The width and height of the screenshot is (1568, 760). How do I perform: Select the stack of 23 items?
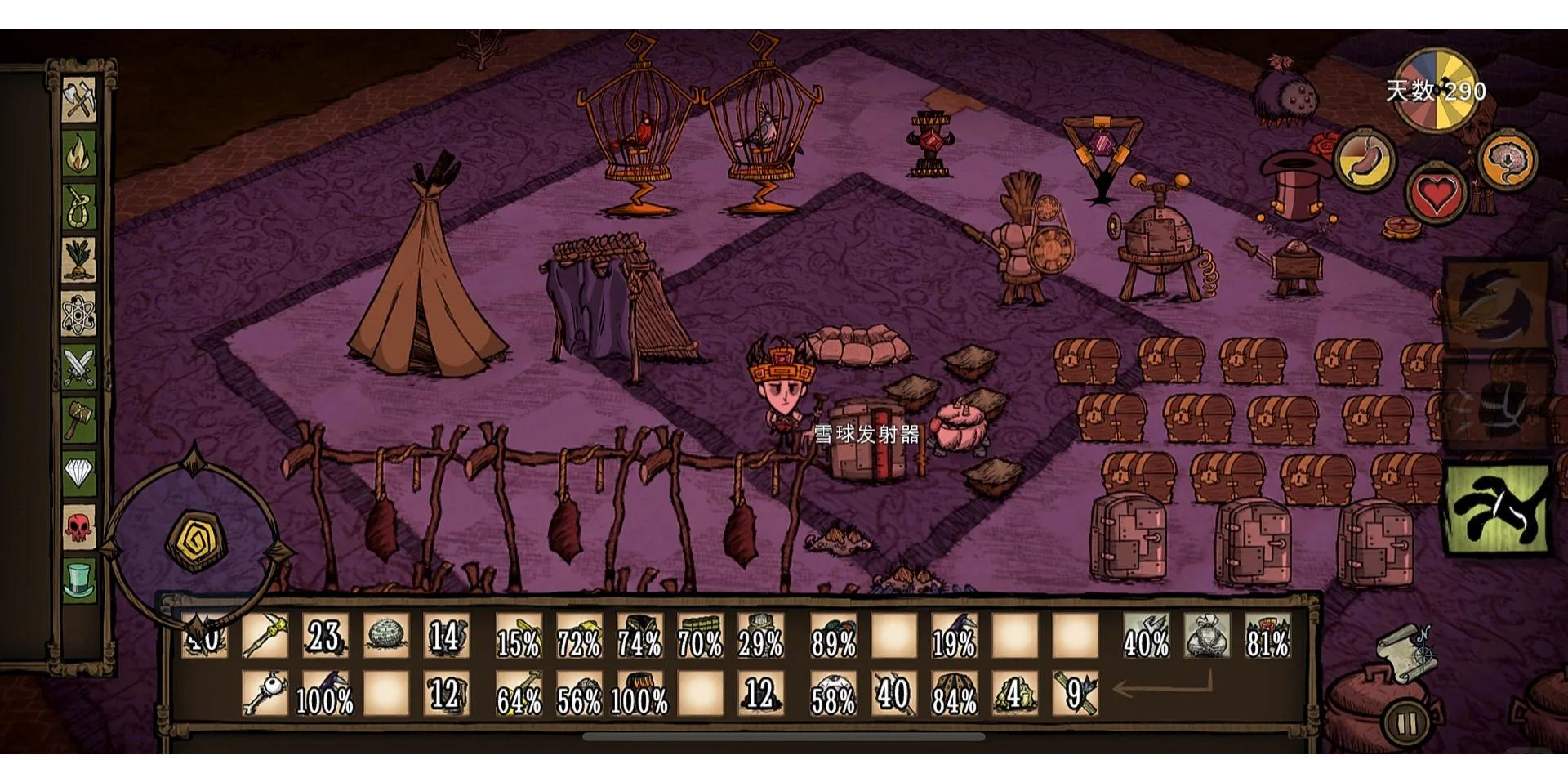324,637
